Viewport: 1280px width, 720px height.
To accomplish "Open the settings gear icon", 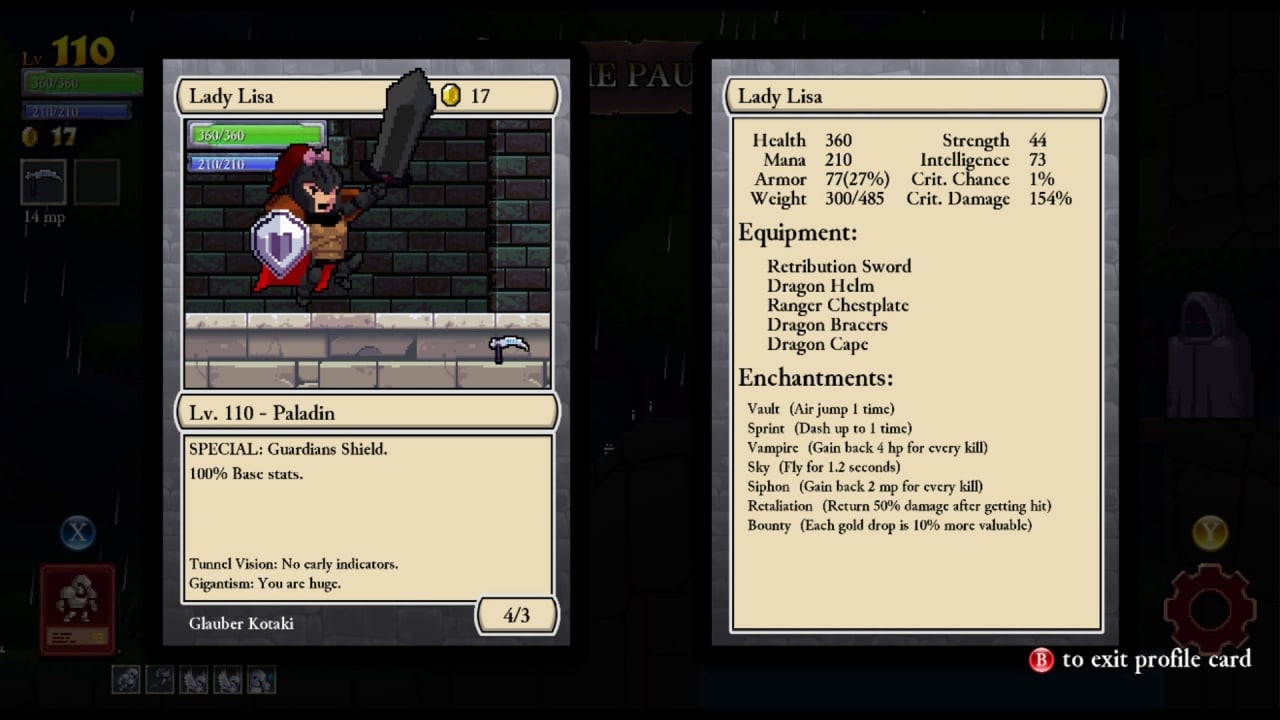I will pyautogui.click(x=1210, y=608).
